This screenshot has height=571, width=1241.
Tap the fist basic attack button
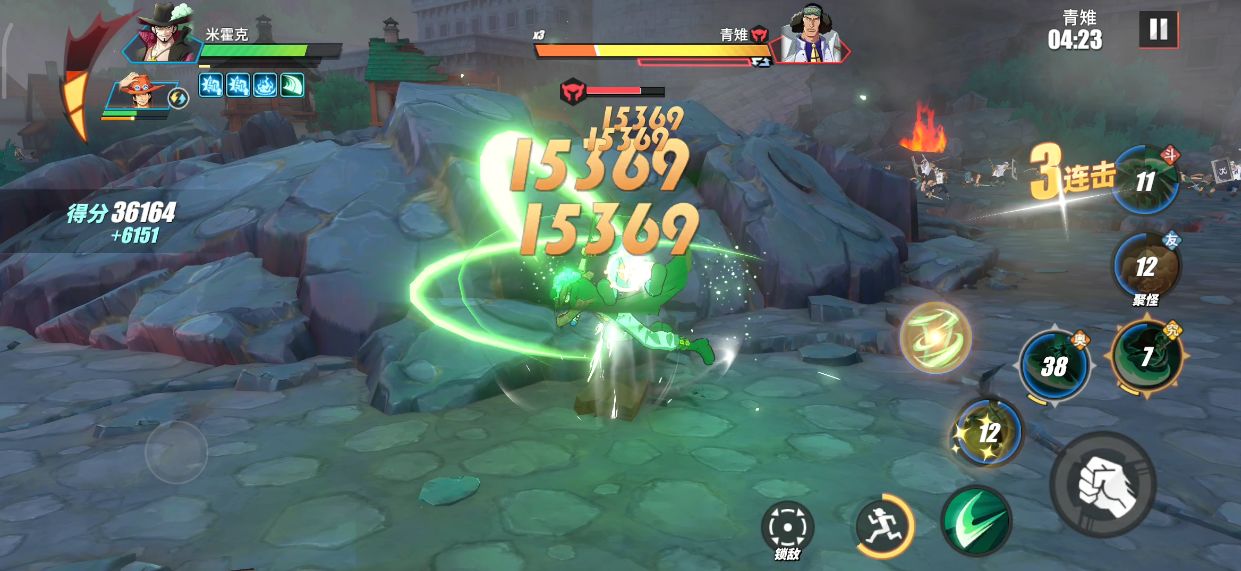click(1102, 486)
